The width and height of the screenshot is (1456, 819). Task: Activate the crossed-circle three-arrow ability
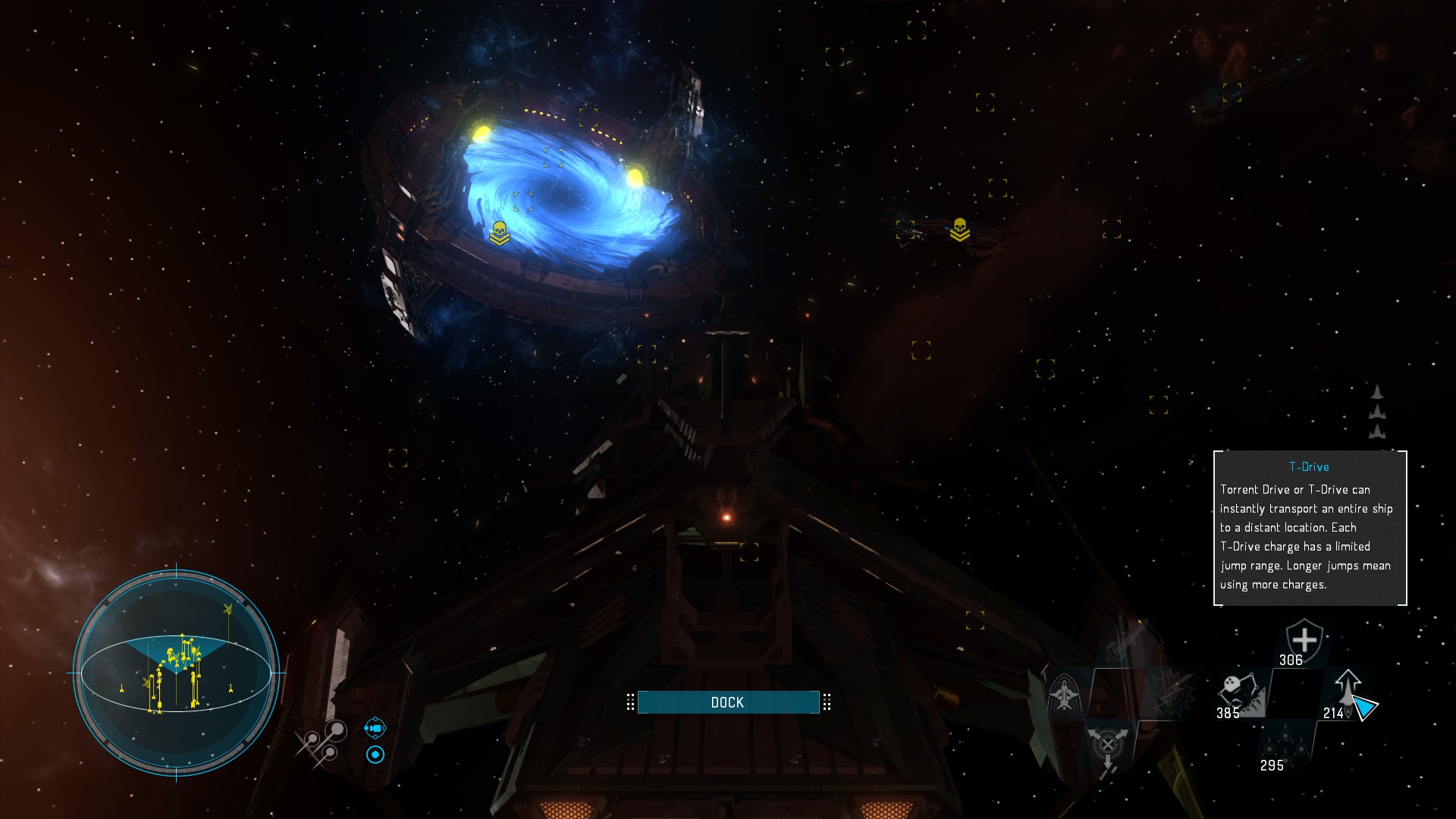pyautogui.click(x=1107, y=746)
